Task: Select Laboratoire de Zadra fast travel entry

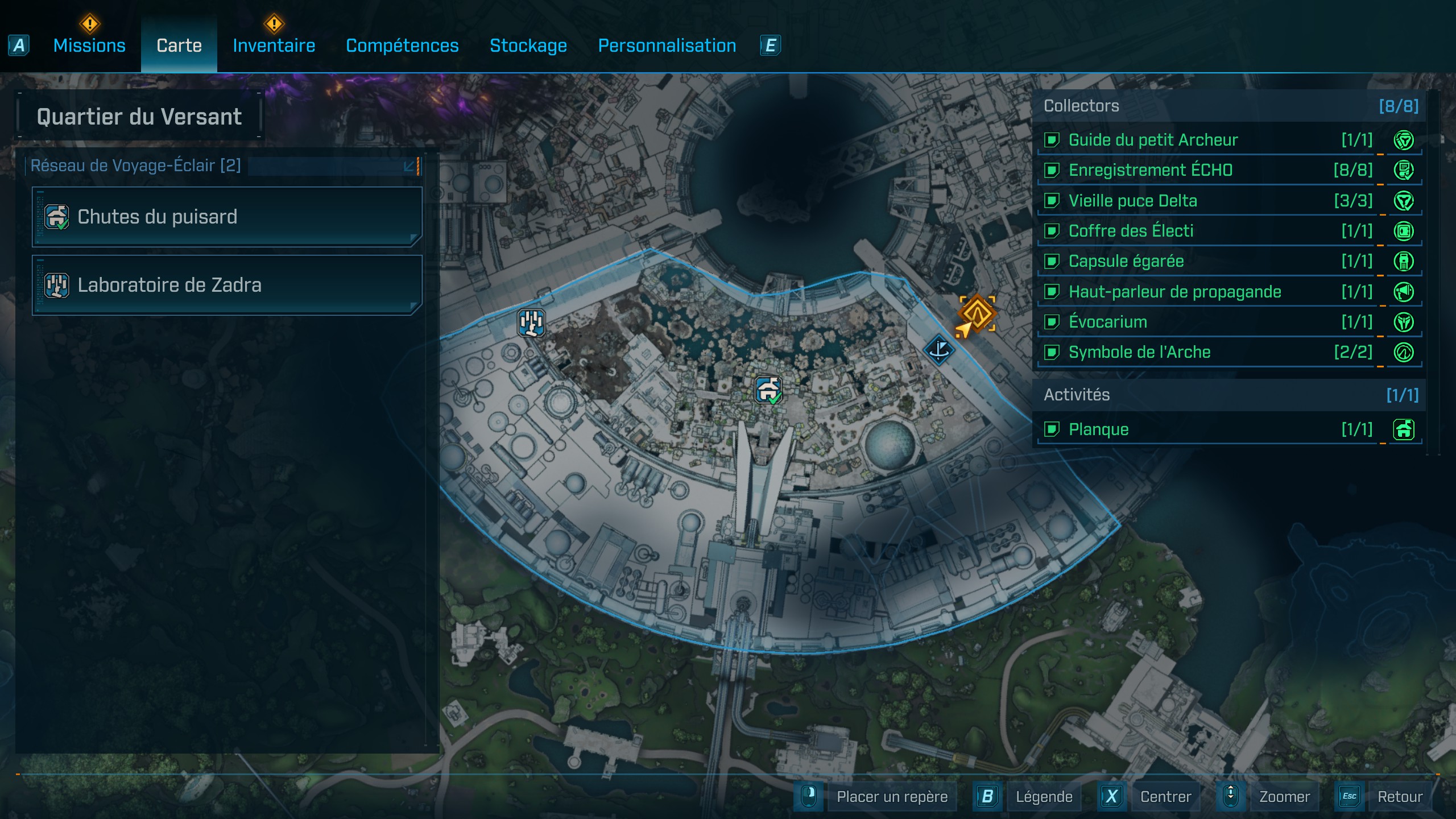Action: click(227, 285)
